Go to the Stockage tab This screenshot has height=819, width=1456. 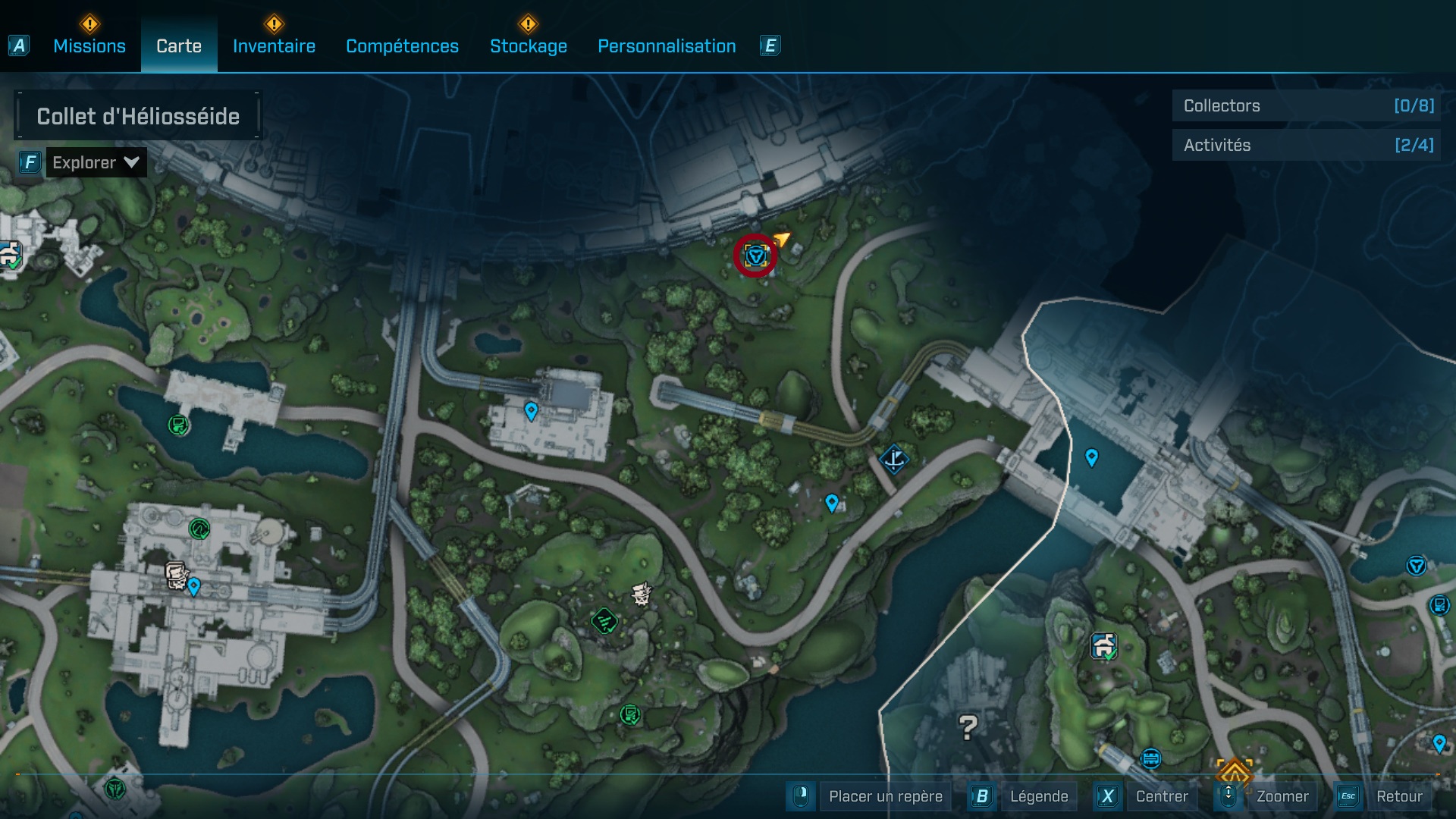click(x=528, y=46)
